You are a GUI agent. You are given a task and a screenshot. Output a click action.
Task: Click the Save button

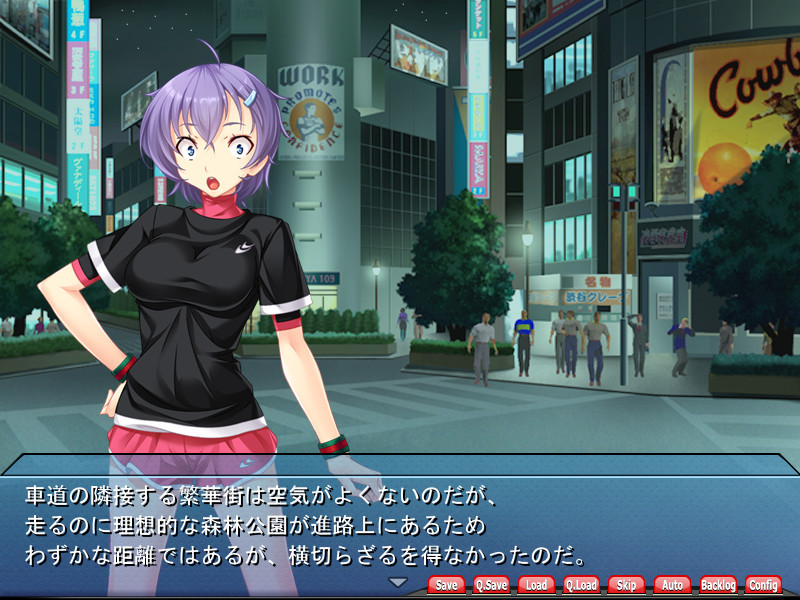446,585
